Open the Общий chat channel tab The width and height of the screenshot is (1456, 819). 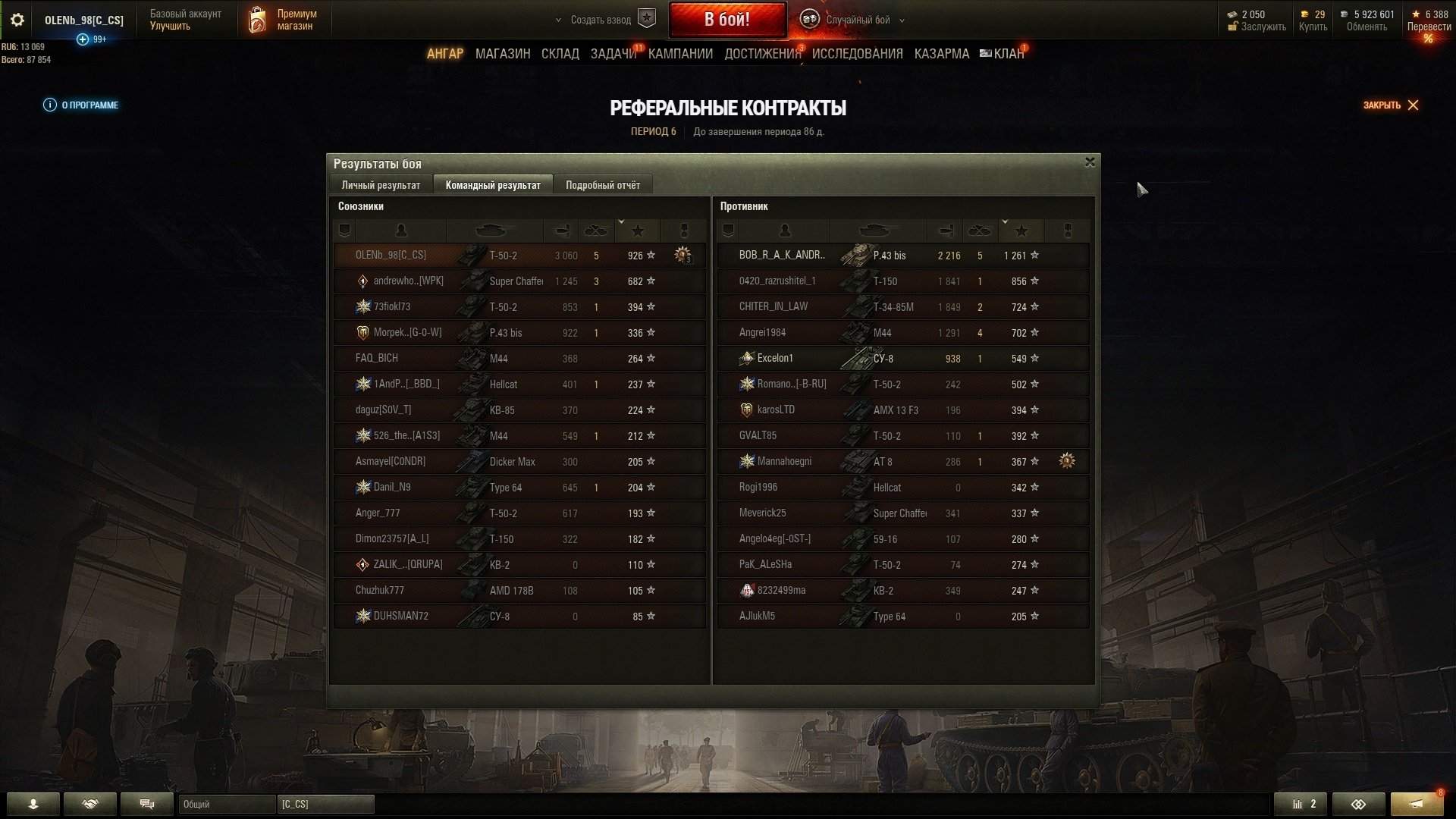coord(226,804)
